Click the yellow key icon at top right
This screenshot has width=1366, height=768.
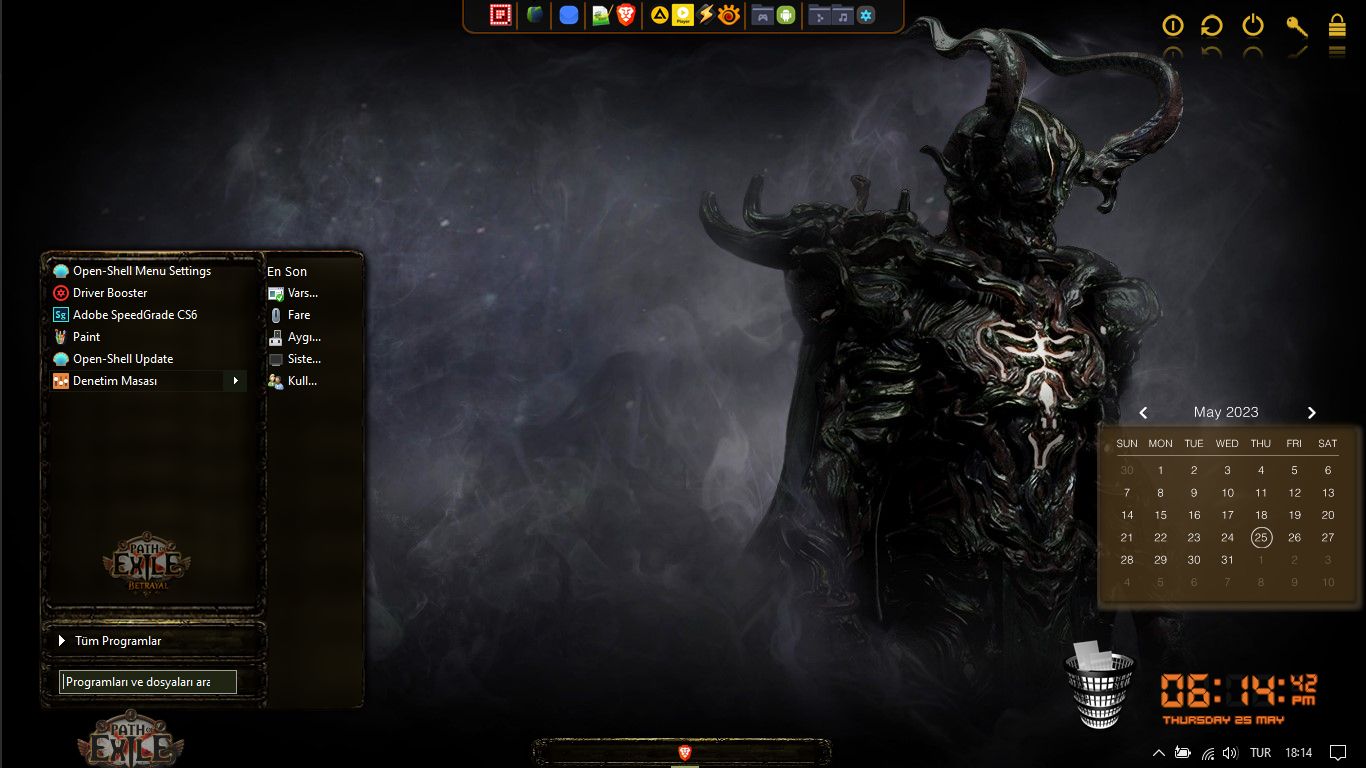tap(1296, 26)
